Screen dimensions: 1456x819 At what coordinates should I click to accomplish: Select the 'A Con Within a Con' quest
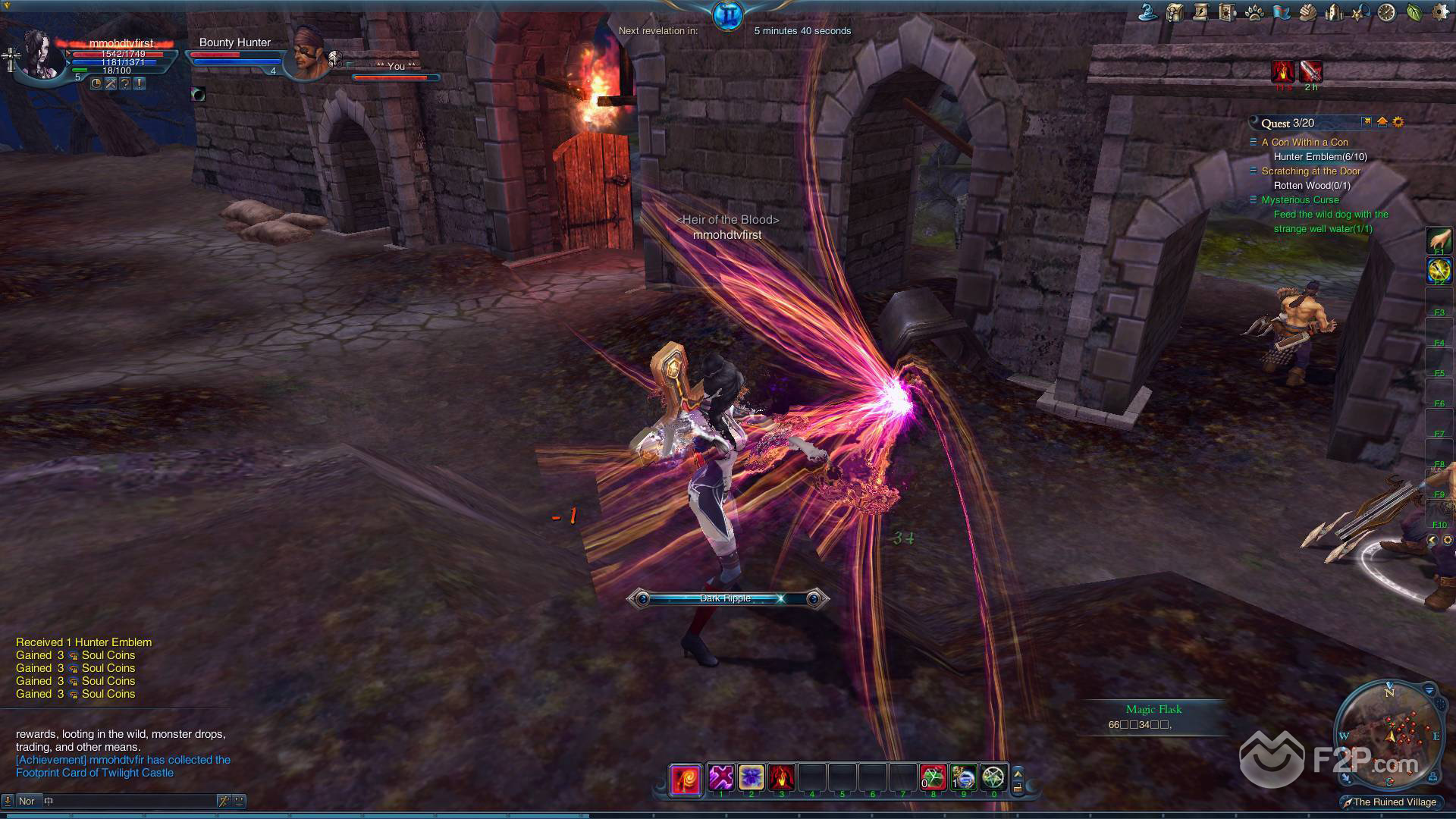point(1304,142)
